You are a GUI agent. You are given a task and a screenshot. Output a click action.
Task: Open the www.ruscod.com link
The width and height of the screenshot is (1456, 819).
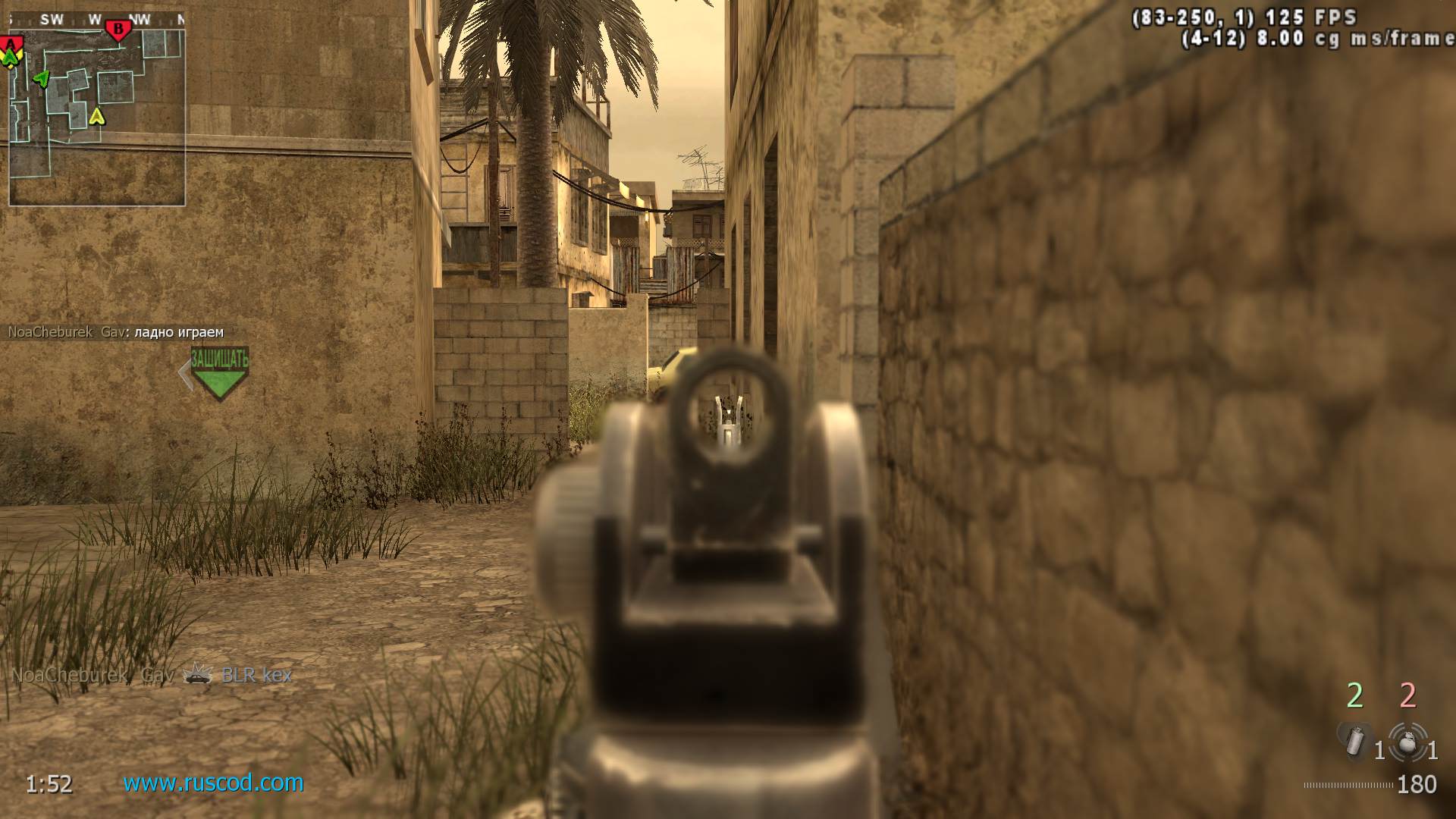point(213,783)
